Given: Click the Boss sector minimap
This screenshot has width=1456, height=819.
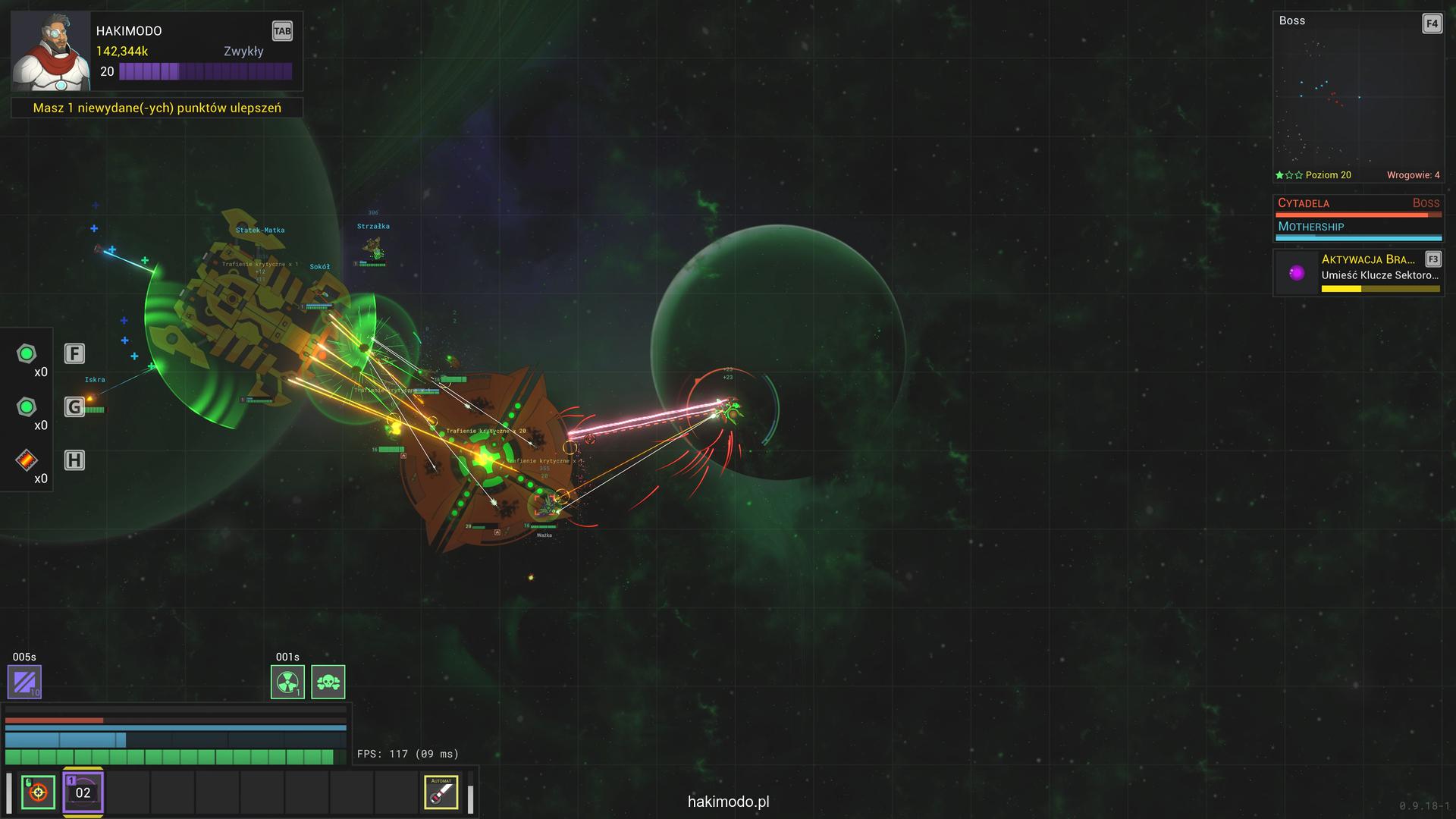Looking at the screenshot, I should pyautogui.click(x=1357, y=99).
